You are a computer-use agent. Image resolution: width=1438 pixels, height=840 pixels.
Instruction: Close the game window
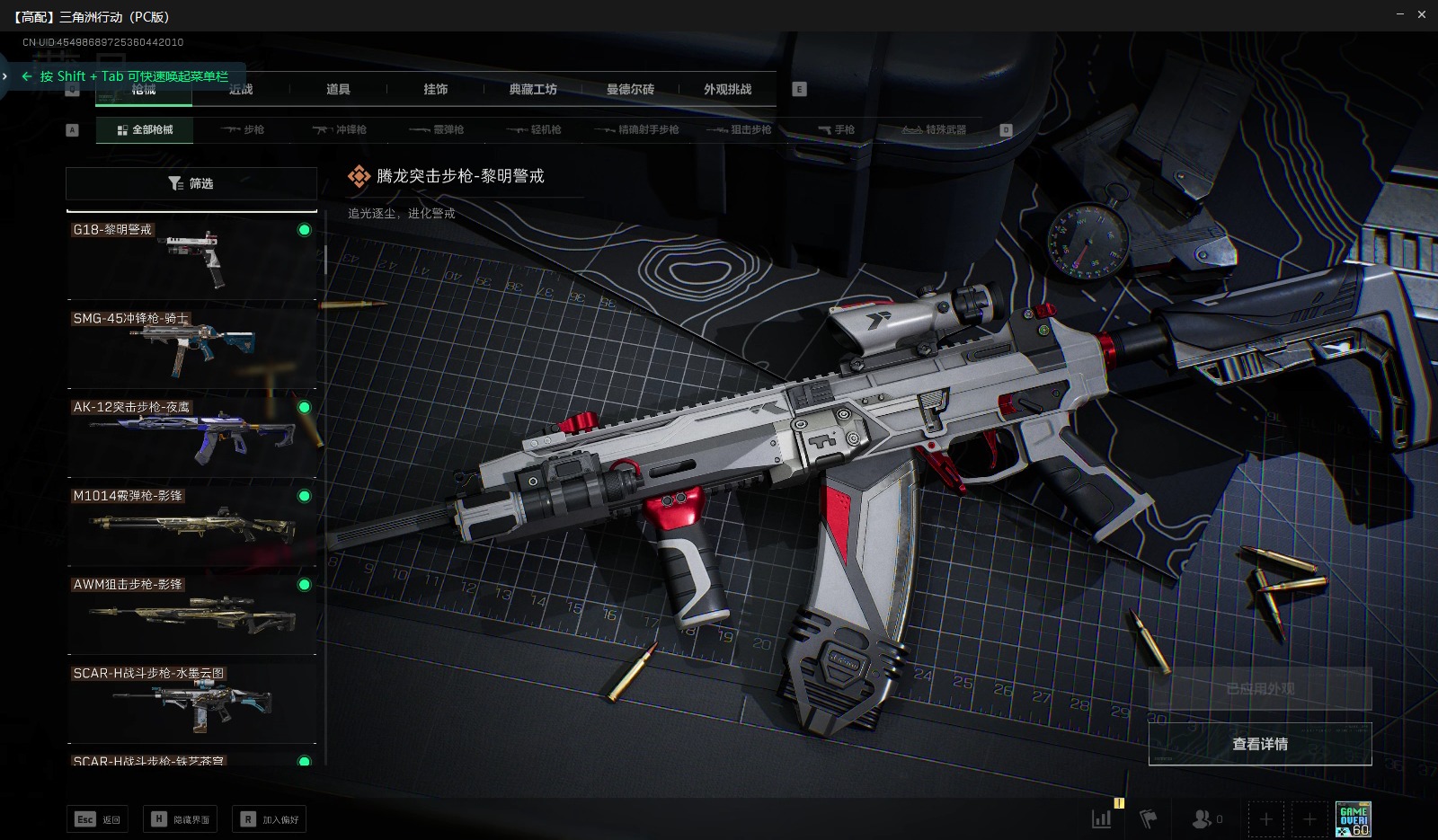1422,15
